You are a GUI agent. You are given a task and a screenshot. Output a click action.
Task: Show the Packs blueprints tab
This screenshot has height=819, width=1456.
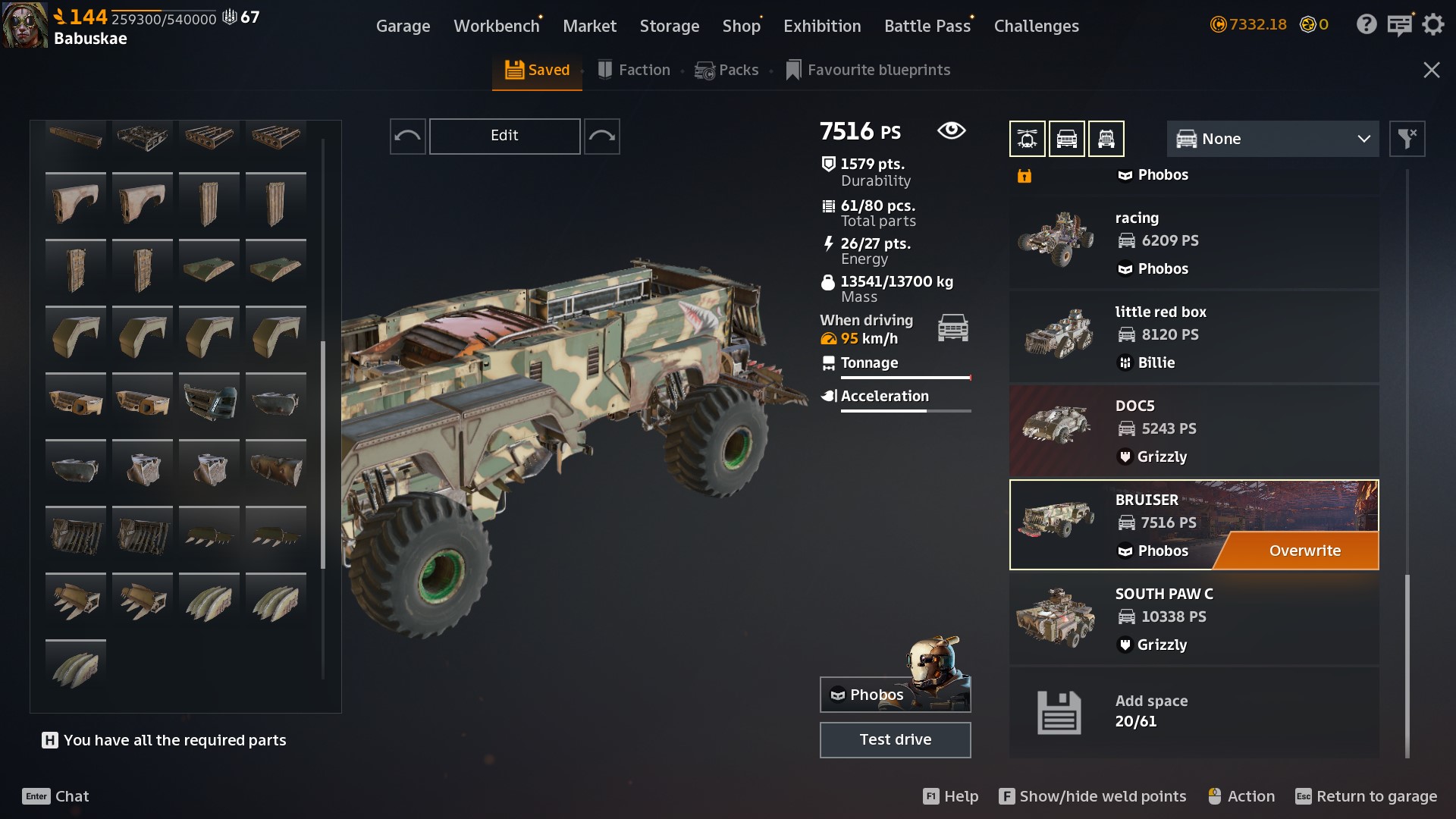pyautogui.click(x=726, y=70)
